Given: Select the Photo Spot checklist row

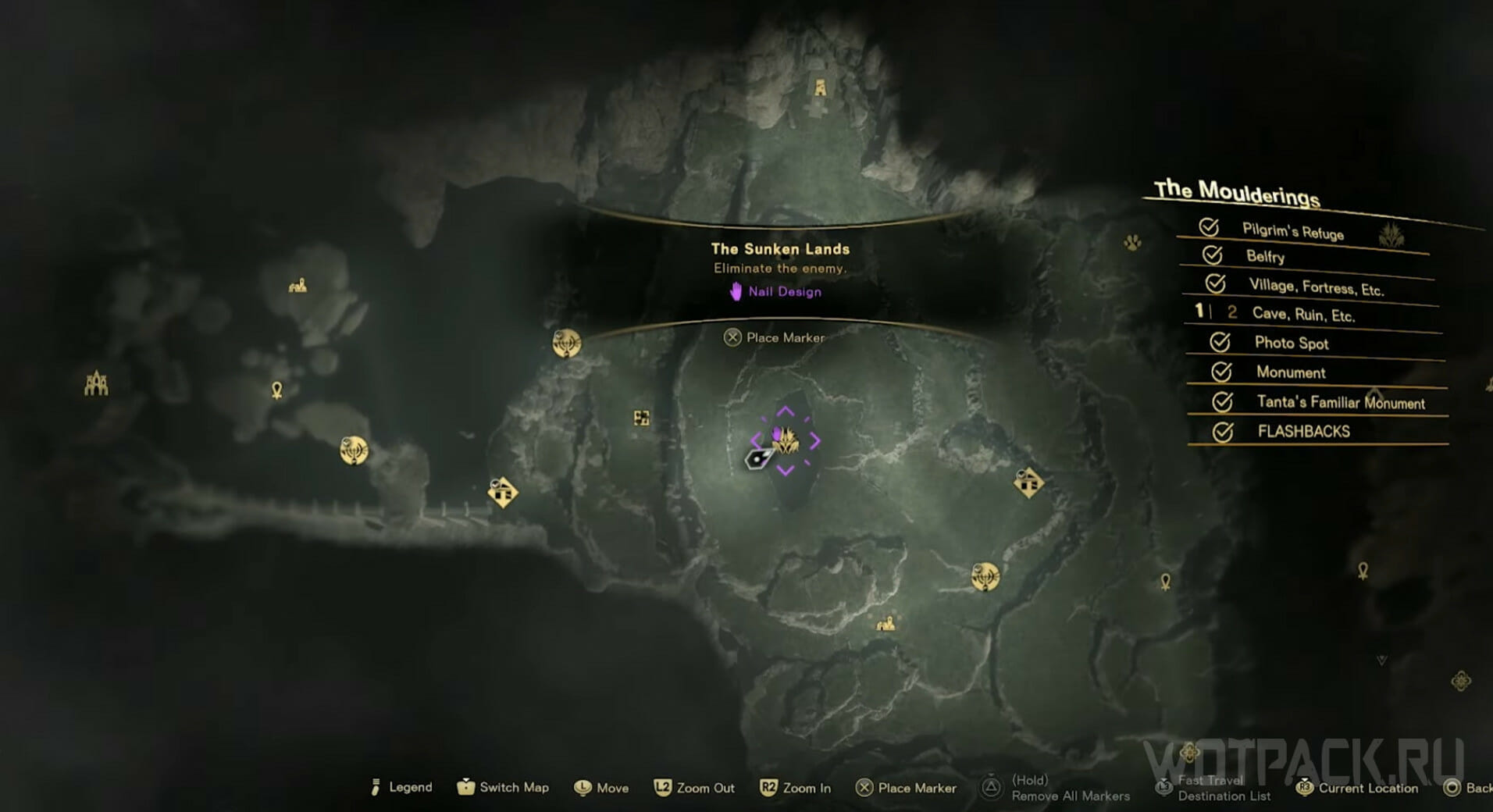Looking at the screenshot, I should point(1292,343).
